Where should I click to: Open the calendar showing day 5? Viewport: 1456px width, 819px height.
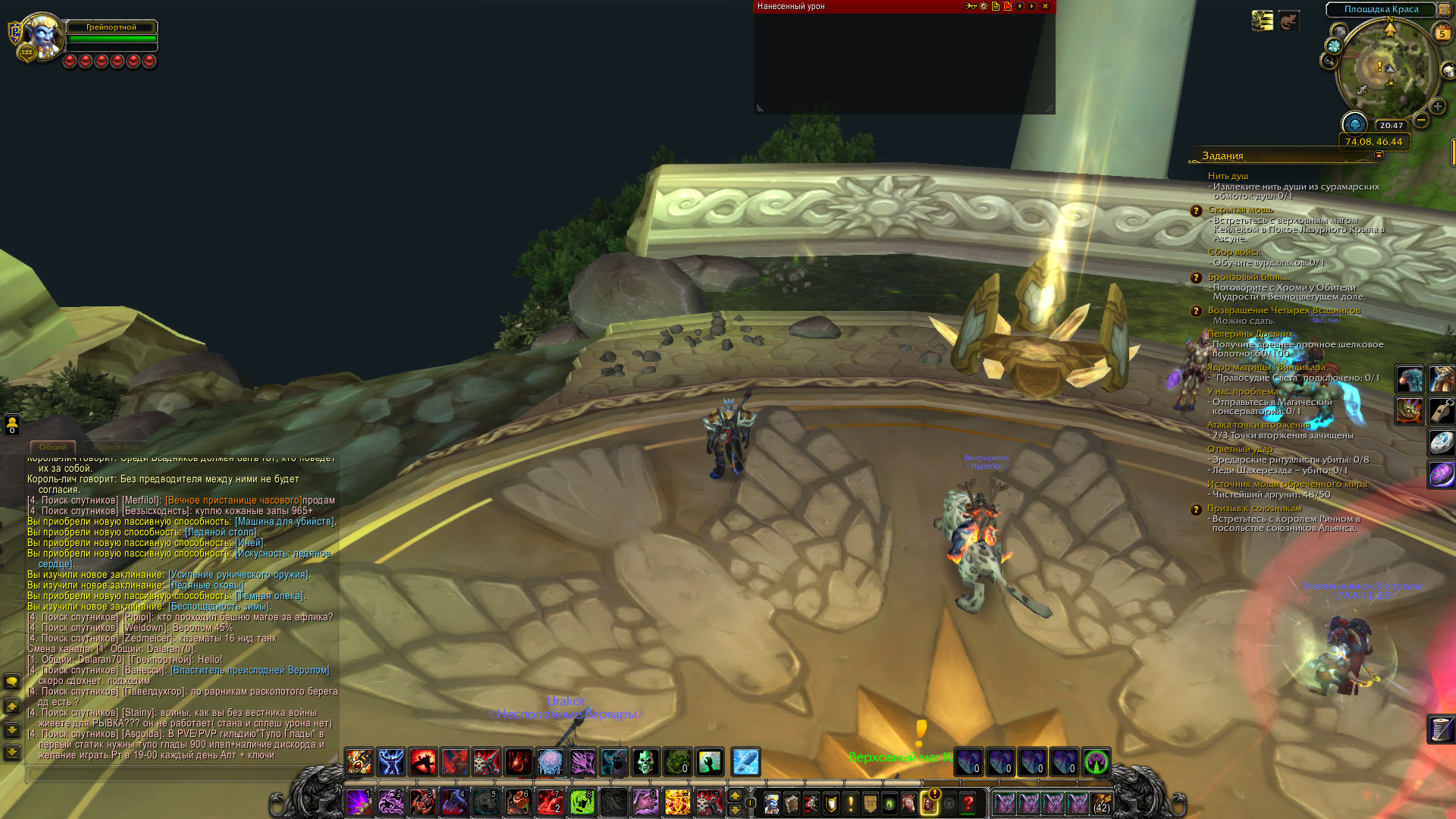pyautogui.click(x=1442, y=33)
